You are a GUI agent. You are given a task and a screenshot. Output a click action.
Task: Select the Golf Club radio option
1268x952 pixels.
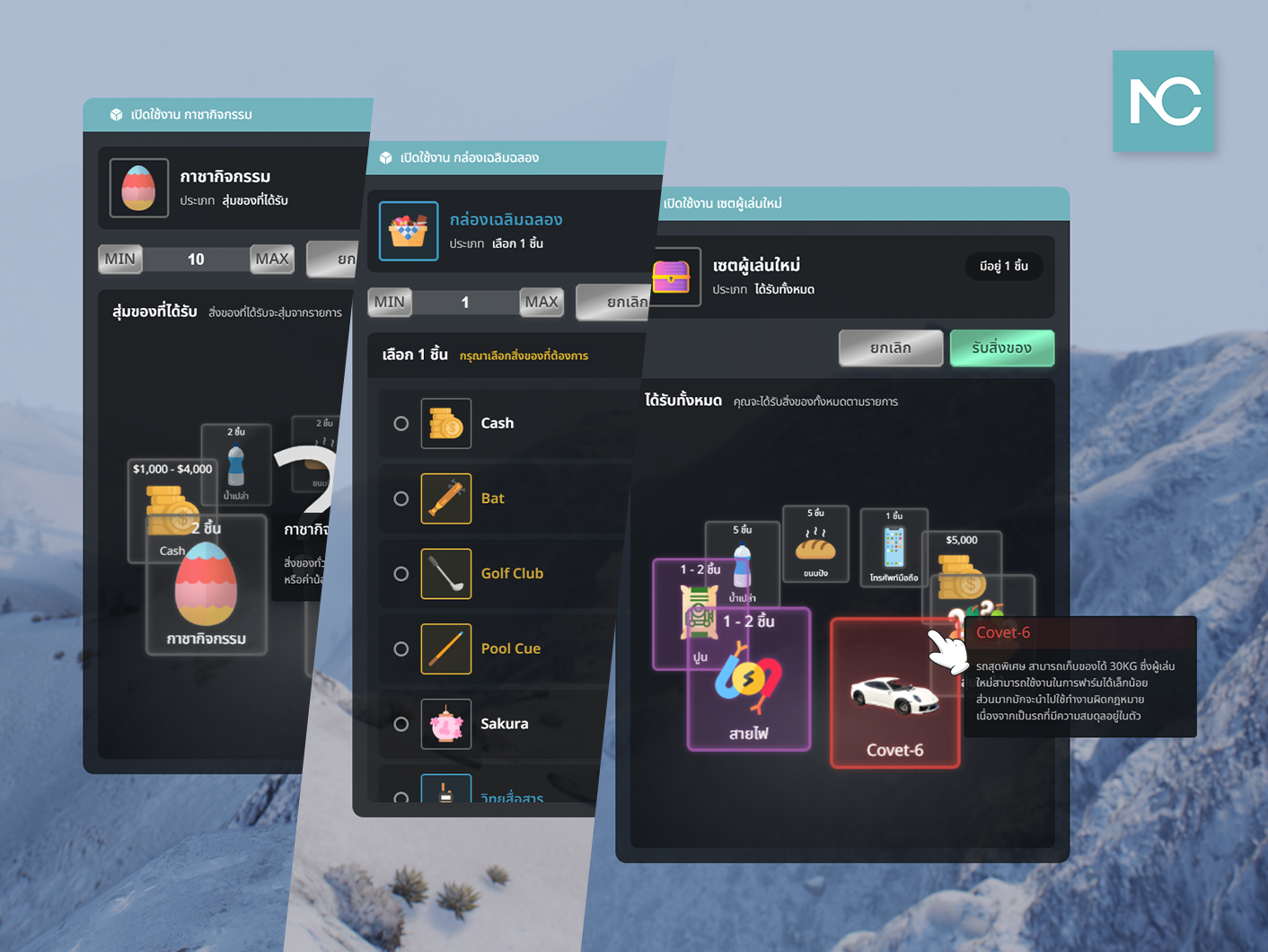coord(401,573)
